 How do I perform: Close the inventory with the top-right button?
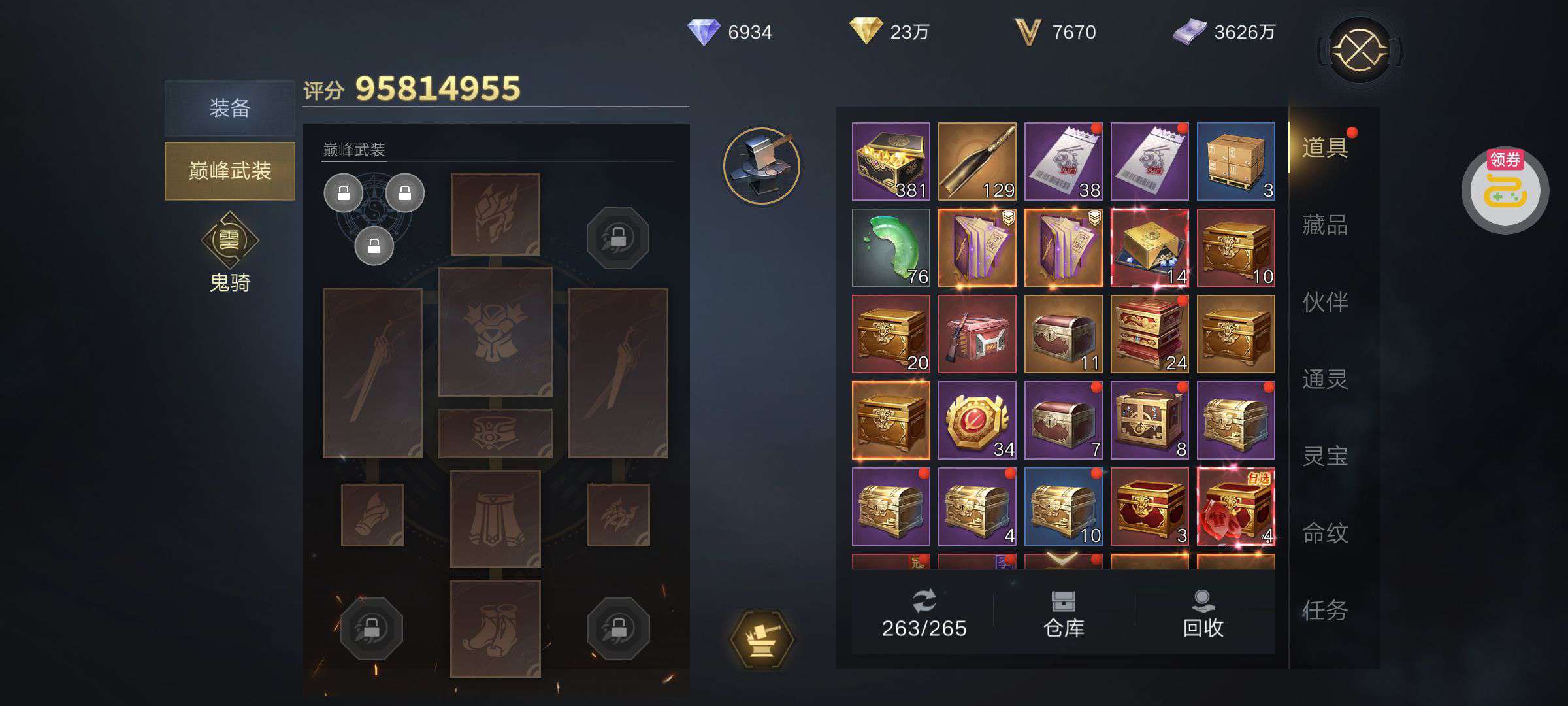coord(1360,50)
